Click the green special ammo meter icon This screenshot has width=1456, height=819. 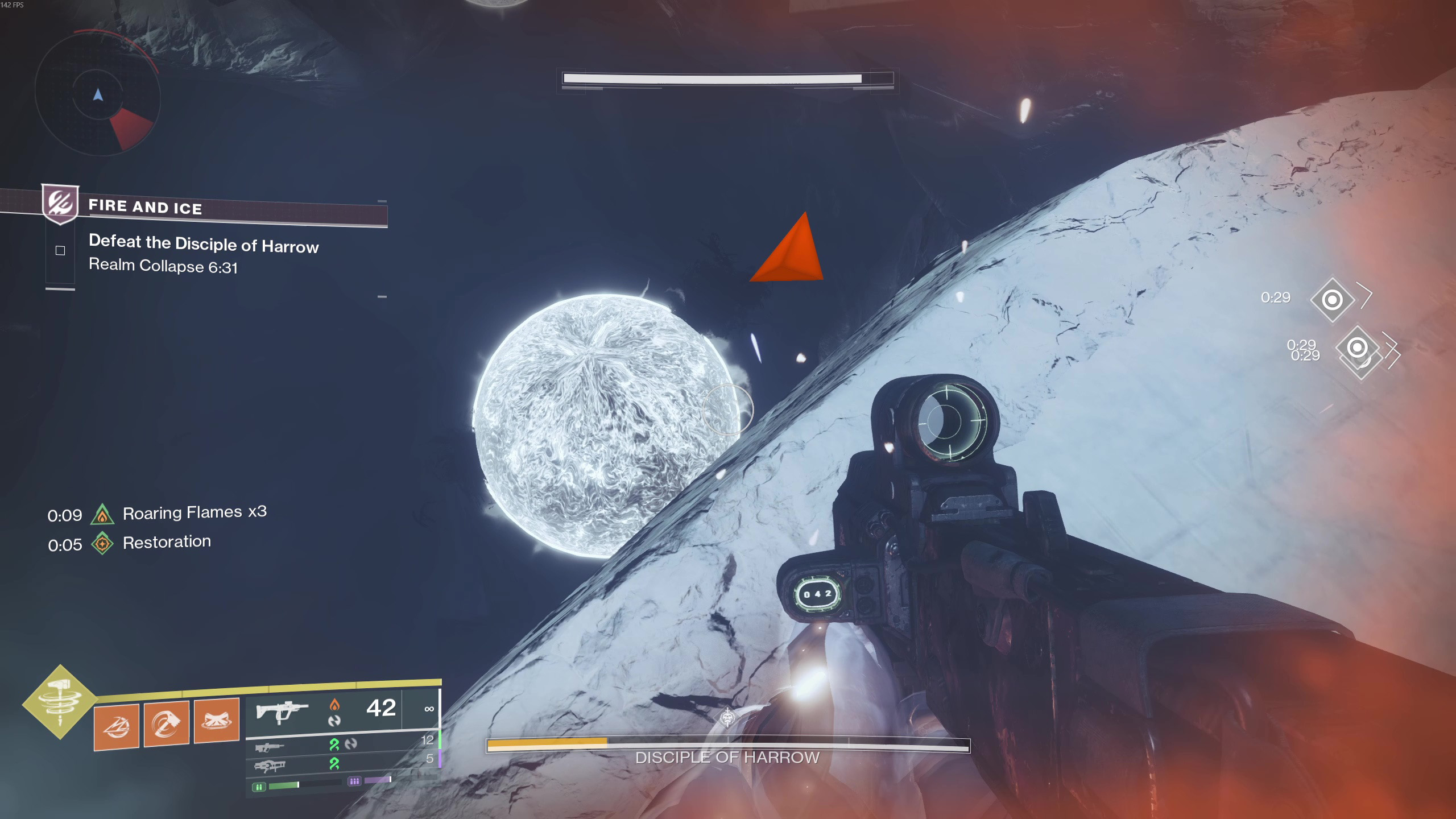pos(259,787)
